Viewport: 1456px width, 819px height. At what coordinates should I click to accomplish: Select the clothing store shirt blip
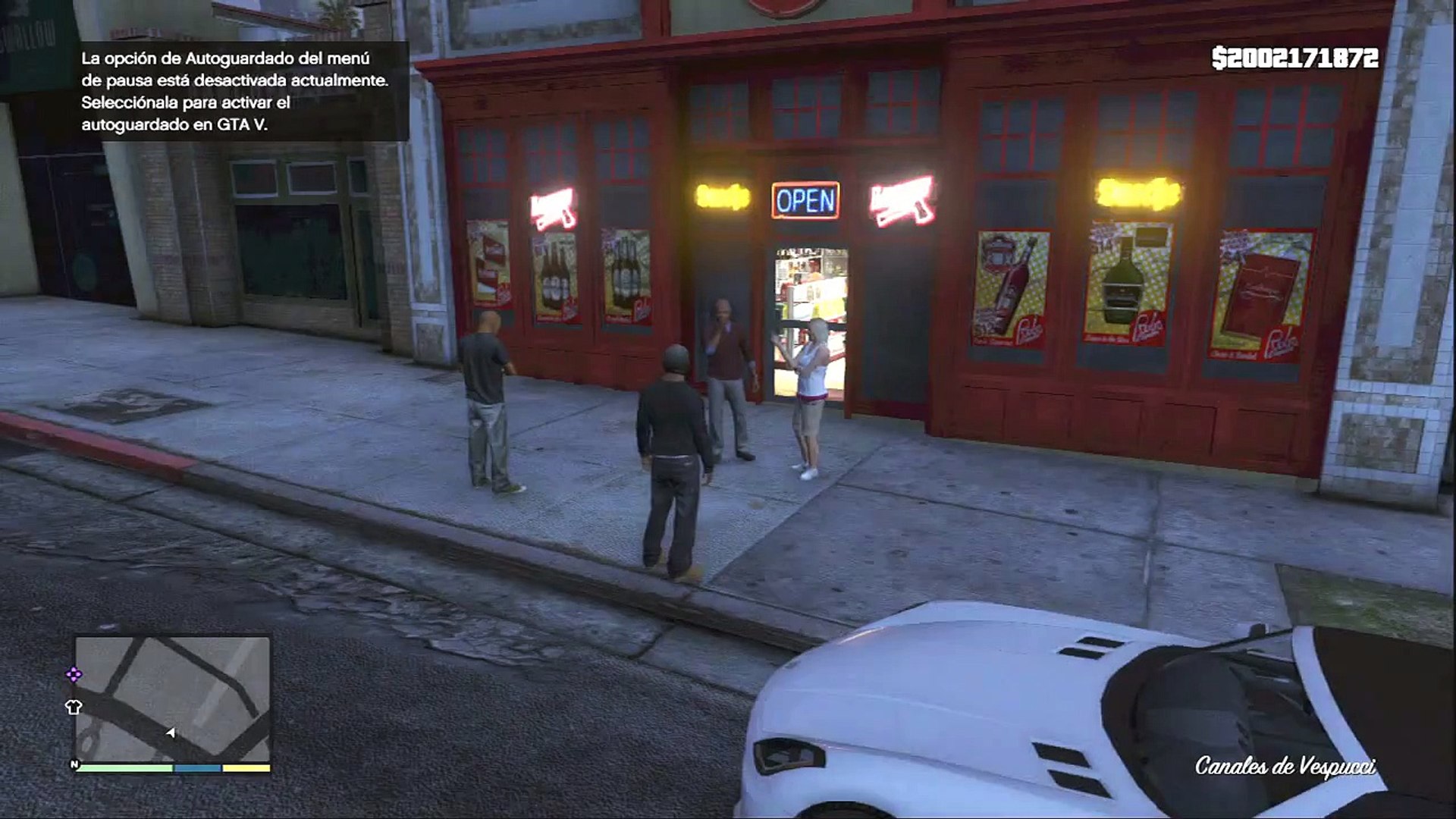click(74, 708)
